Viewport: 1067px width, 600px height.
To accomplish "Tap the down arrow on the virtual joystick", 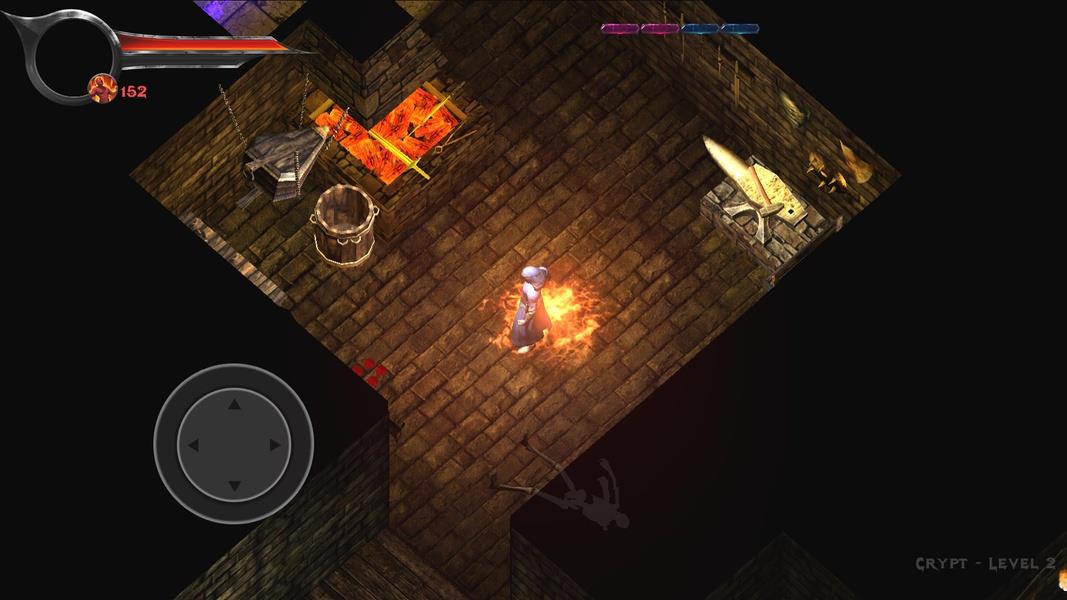I will pos(234,486).
